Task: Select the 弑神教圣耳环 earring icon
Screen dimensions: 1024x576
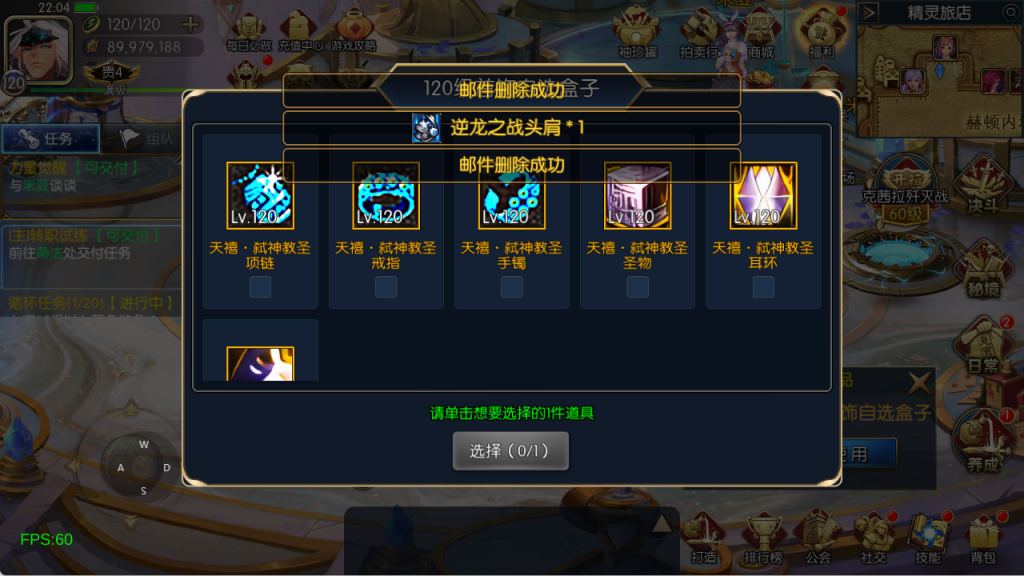Action: [764, 196]
